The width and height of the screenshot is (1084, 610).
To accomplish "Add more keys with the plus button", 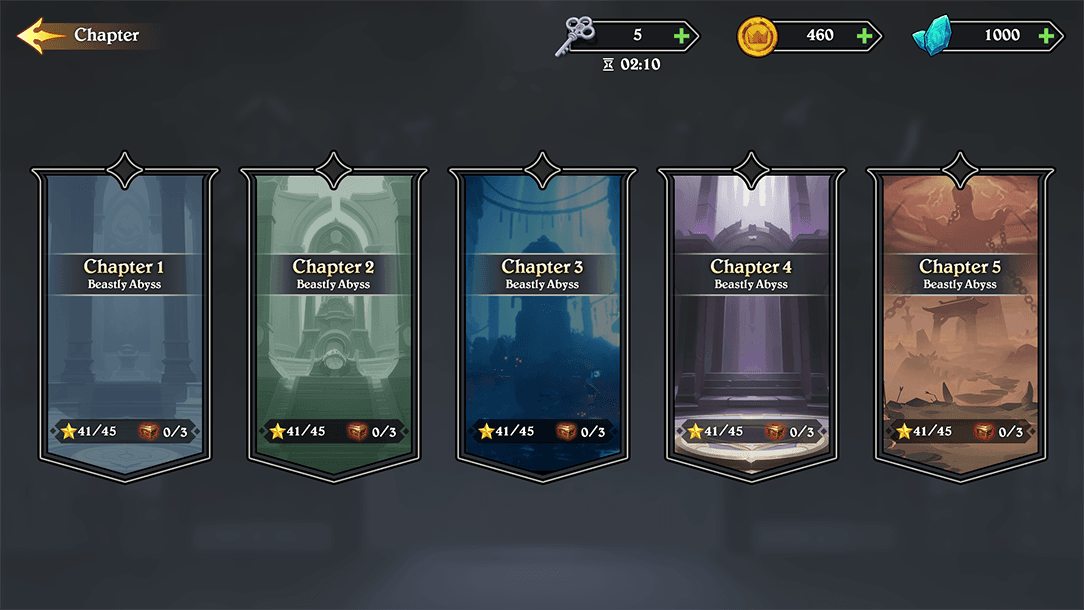I will (682, 36).
